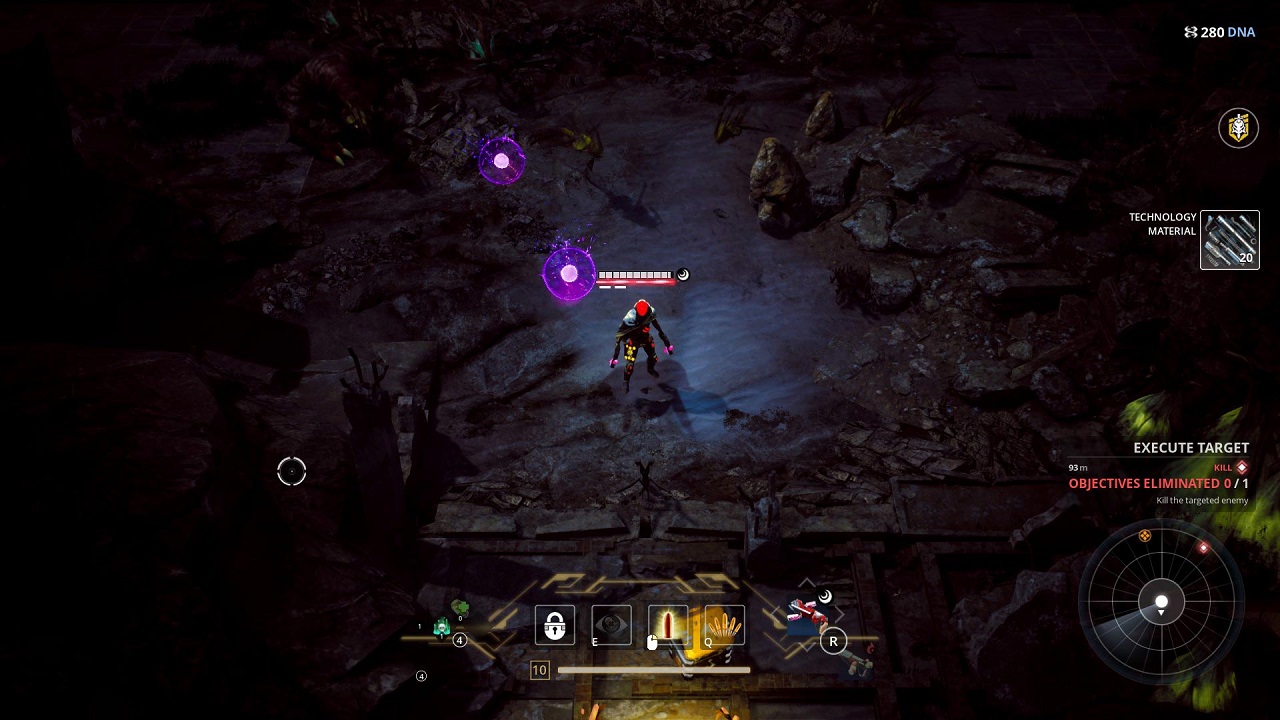Viewport: 1280px width, 720px height.
Task: Activate the eye ability icon
Action: click(x=611, y=626)
